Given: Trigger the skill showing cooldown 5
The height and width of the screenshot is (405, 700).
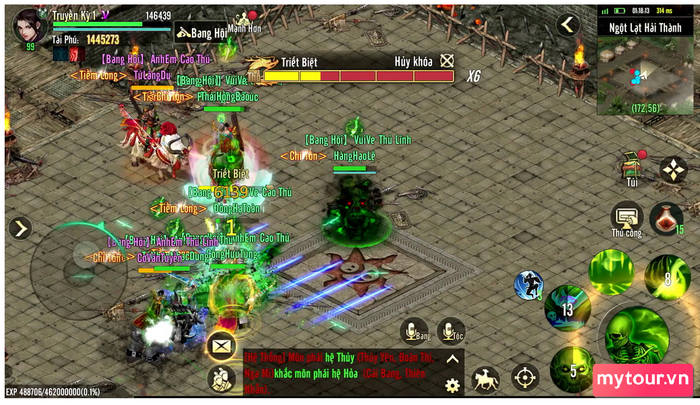Looking at the screenshot, I should [570, 369].
